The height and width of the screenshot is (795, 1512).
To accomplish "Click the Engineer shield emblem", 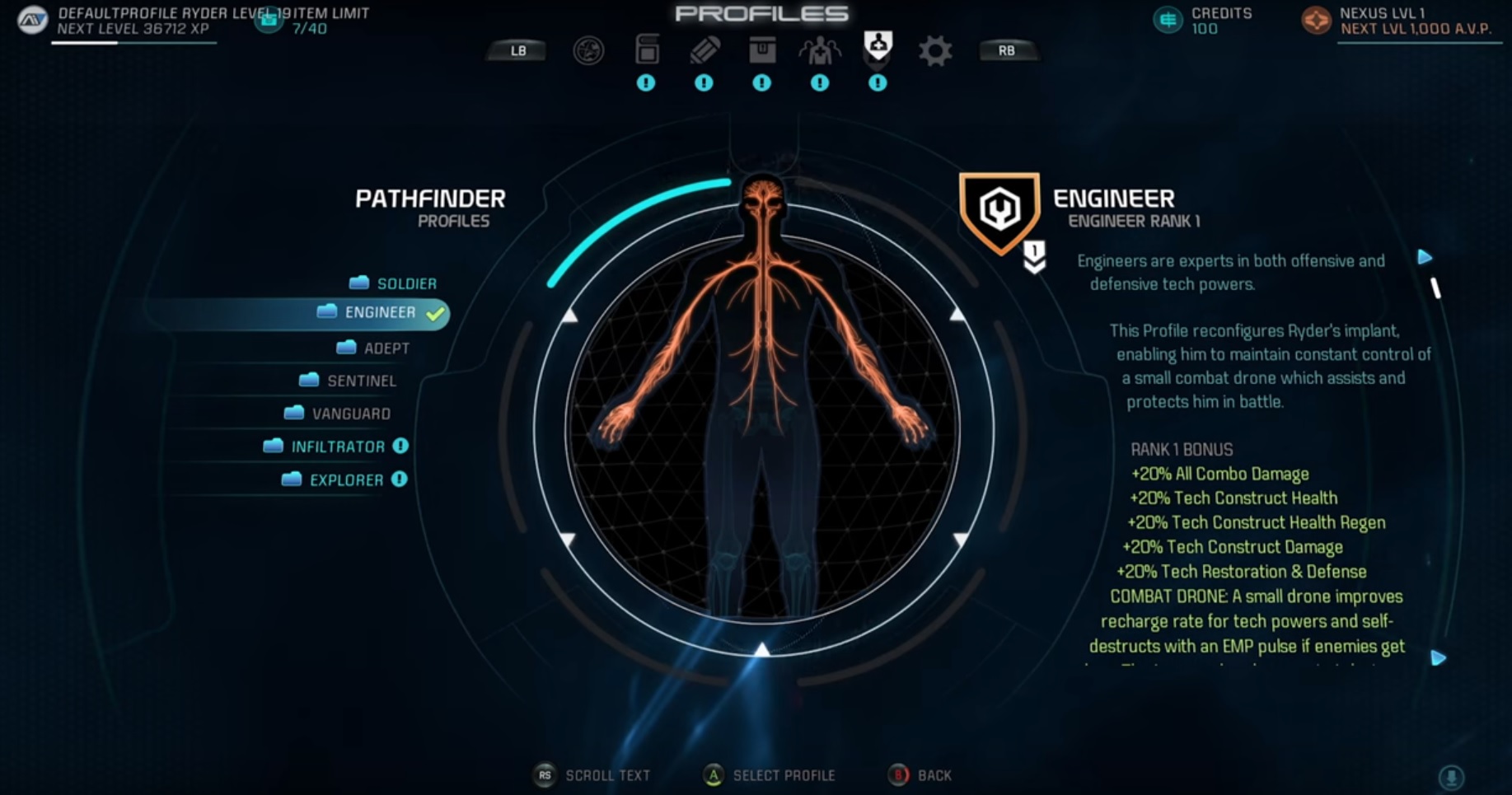I will click(999, 211).
